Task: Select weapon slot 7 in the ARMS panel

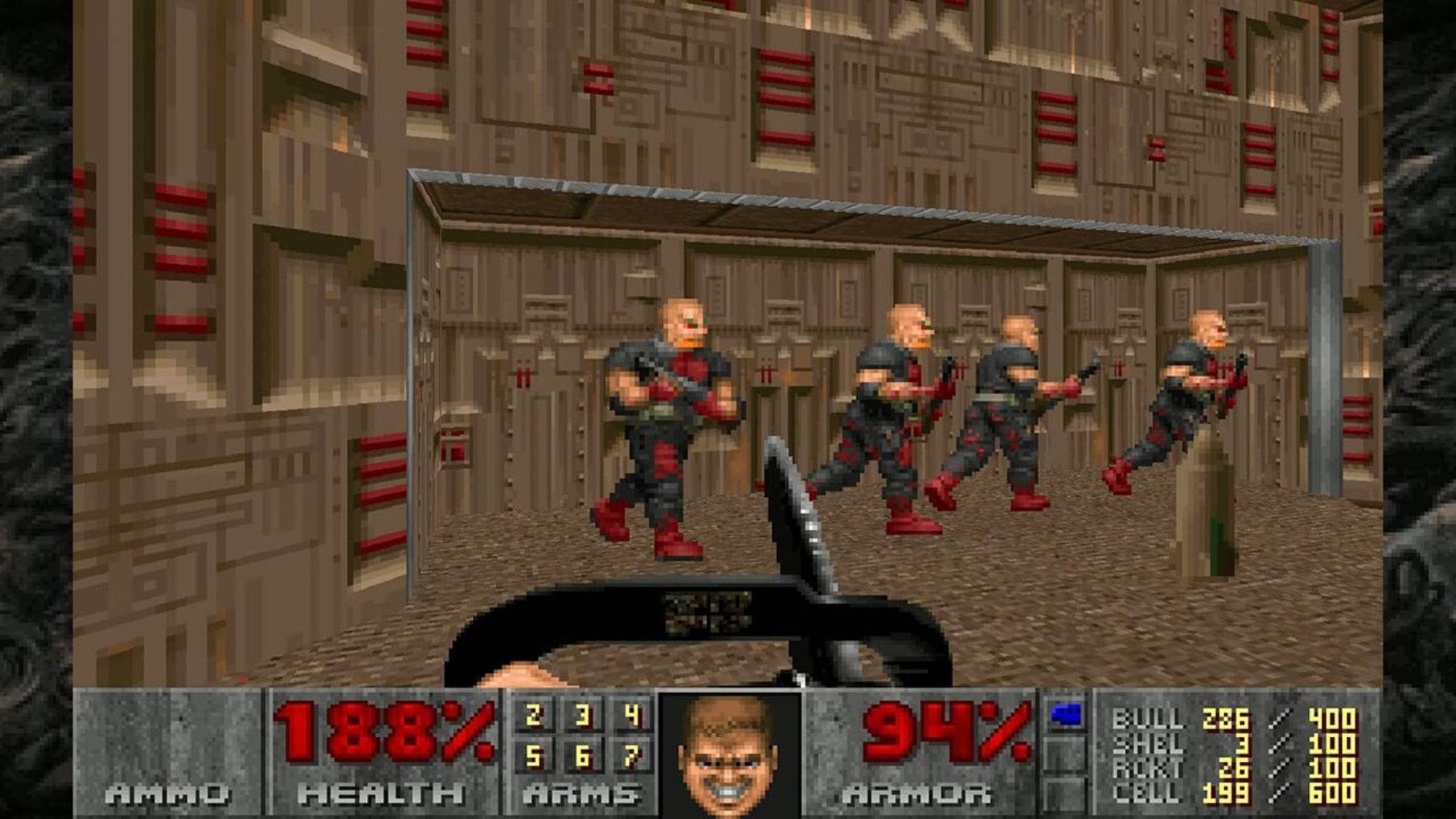Action: [x=629, y=757]
